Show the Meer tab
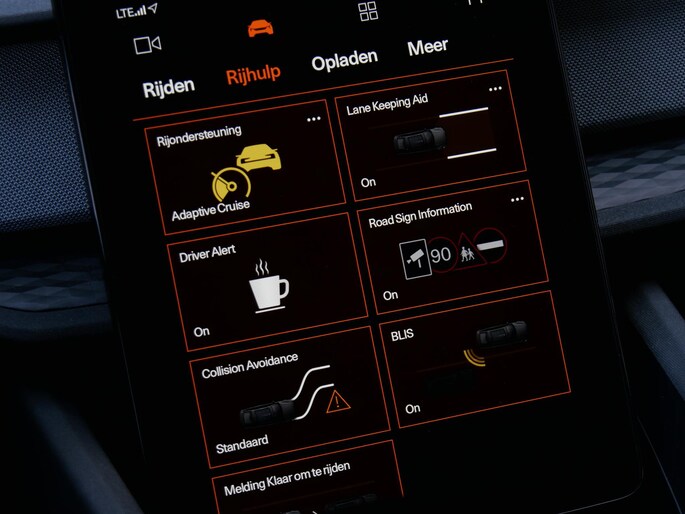Image resolution: width=685 pixels, height=514 pixels. [x=427, y=47]
